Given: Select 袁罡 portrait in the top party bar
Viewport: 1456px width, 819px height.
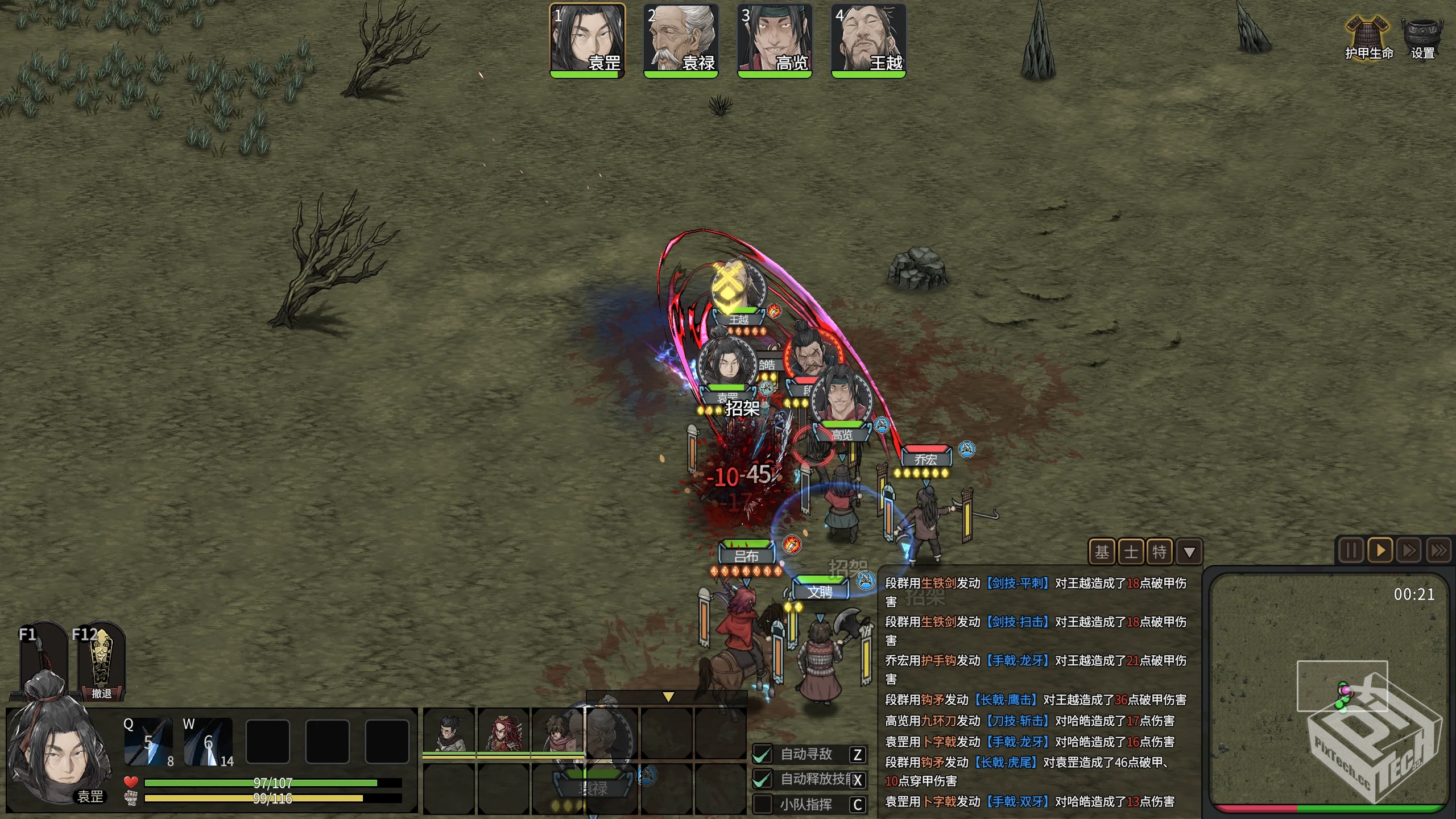Looking at the screenshot, I should 587,39.
